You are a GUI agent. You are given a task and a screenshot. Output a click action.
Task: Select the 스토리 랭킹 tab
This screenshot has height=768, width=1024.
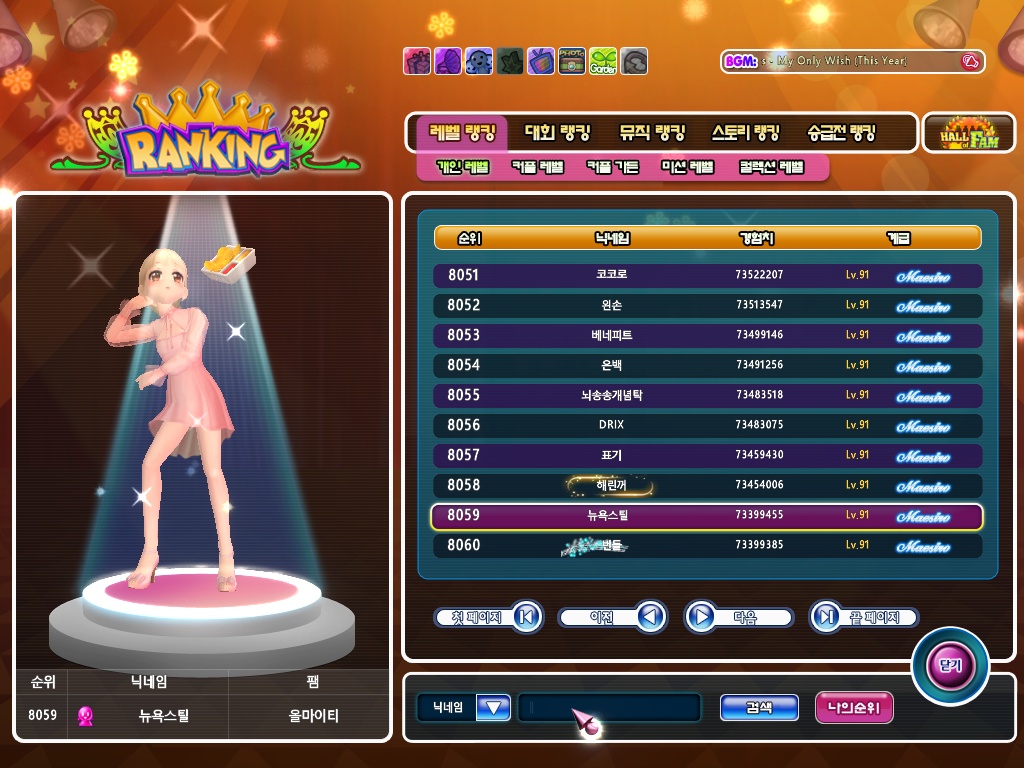click(x=745, y=133)
